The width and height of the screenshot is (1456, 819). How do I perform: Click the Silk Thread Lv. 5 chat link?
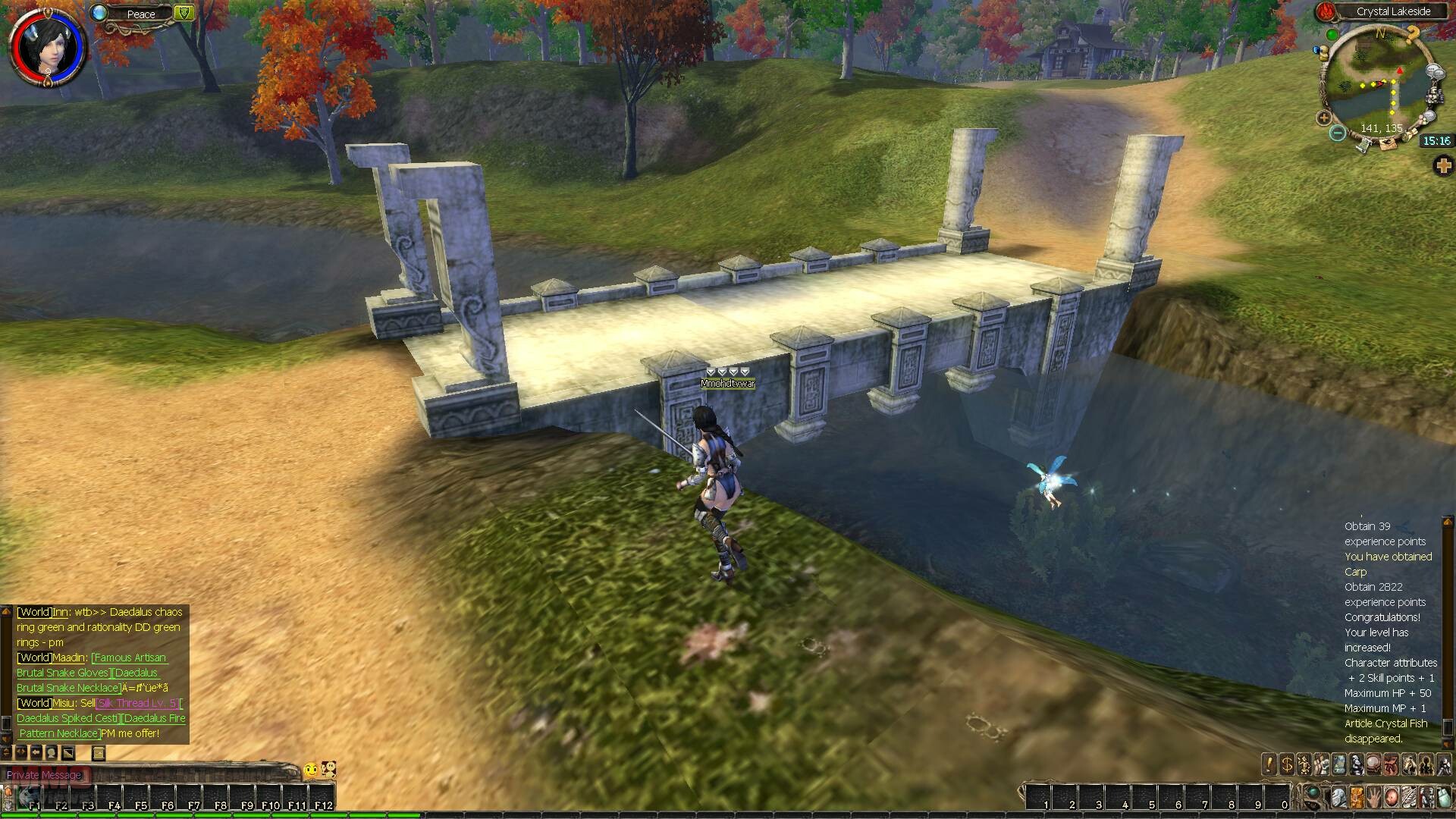(137, 703)
